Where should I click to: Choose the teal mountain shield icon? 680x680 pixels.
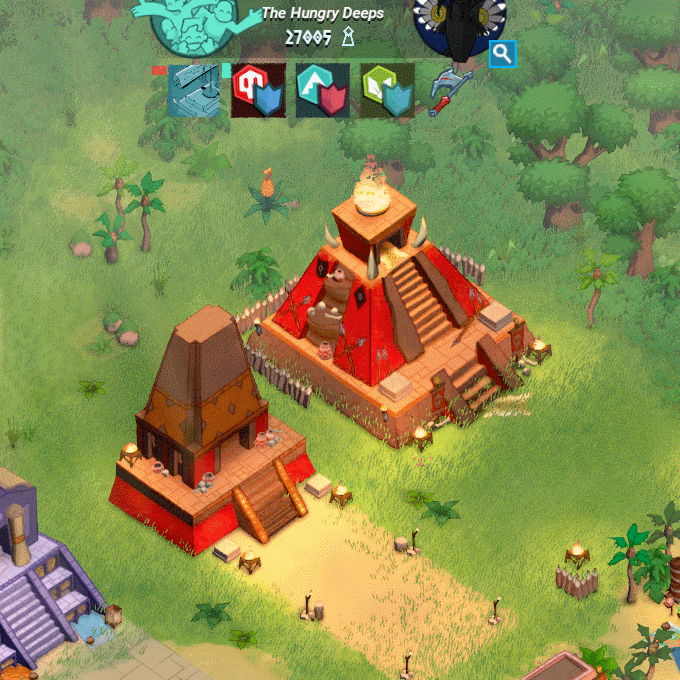point(323,91)
